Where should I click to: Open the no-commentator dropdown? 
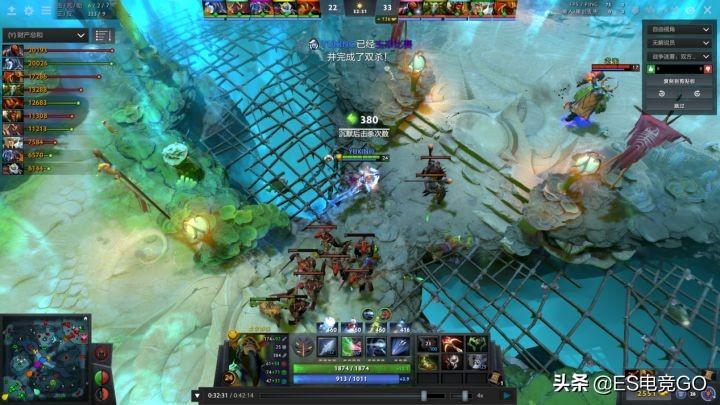point(680,43)
